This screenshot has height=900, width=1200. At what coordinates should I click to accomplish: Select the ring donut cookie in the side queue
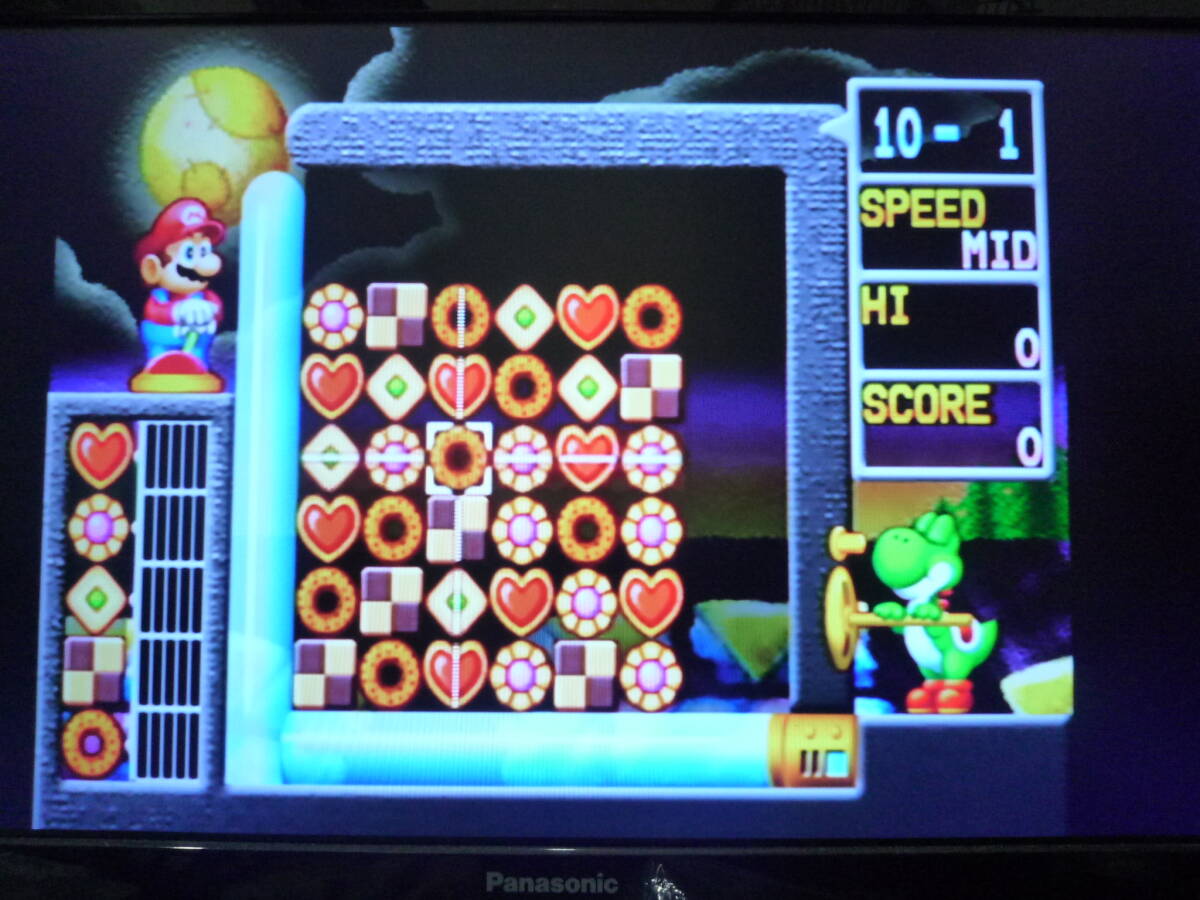click(x=92, y=743)
